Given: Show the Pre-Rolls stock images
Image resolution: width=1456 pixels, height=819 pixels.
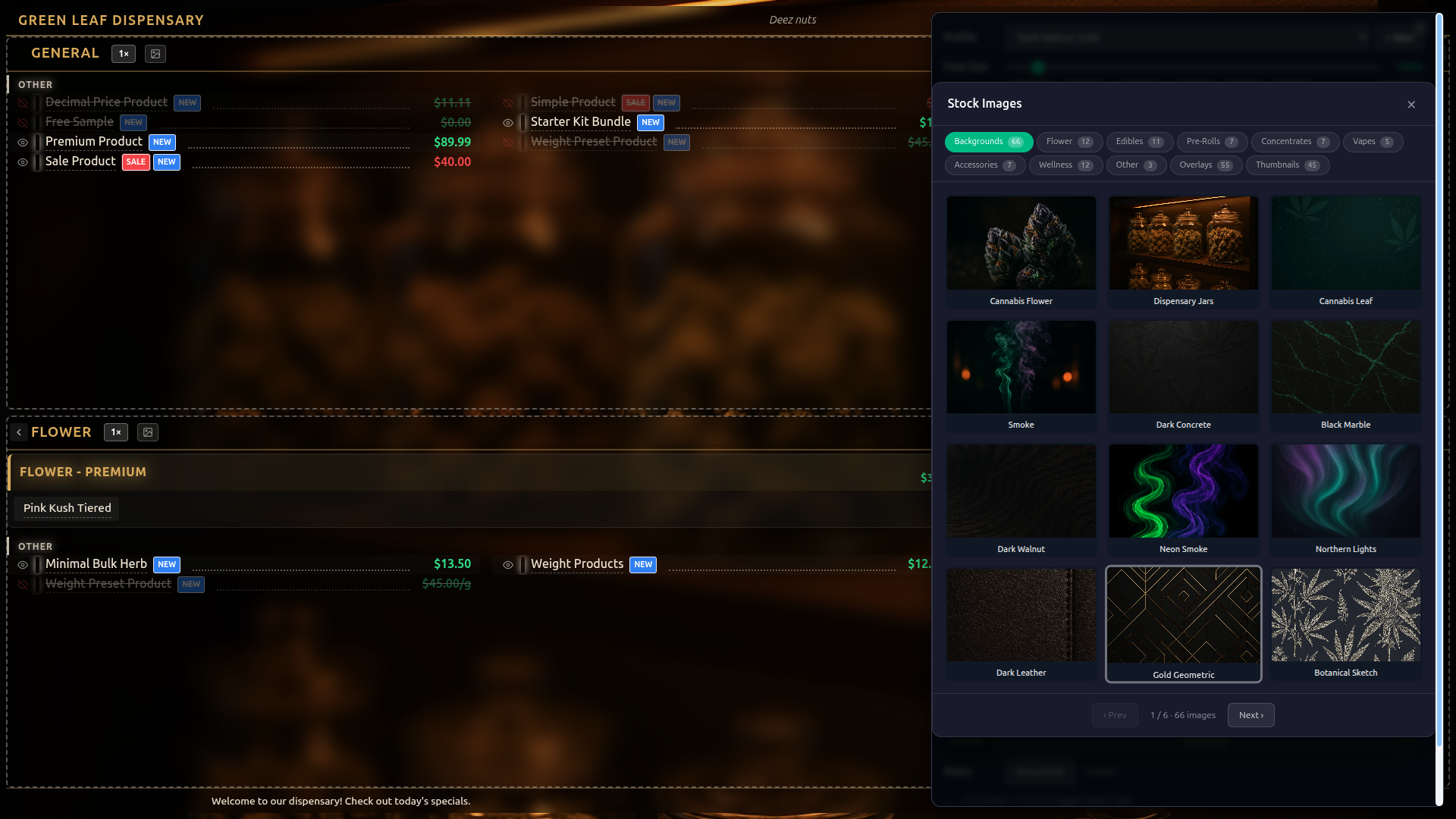Looking at the screenshot, I should tap(1211, 142).
